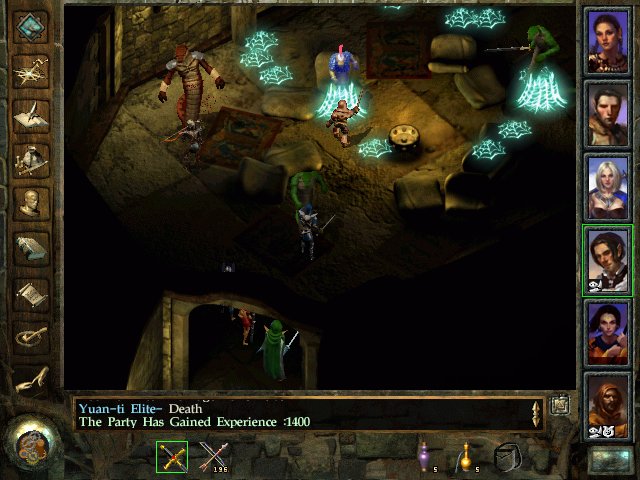Open the priest scroll page
Image resolution: width=640 pixels, height=480 pixels.
(31, 293)
